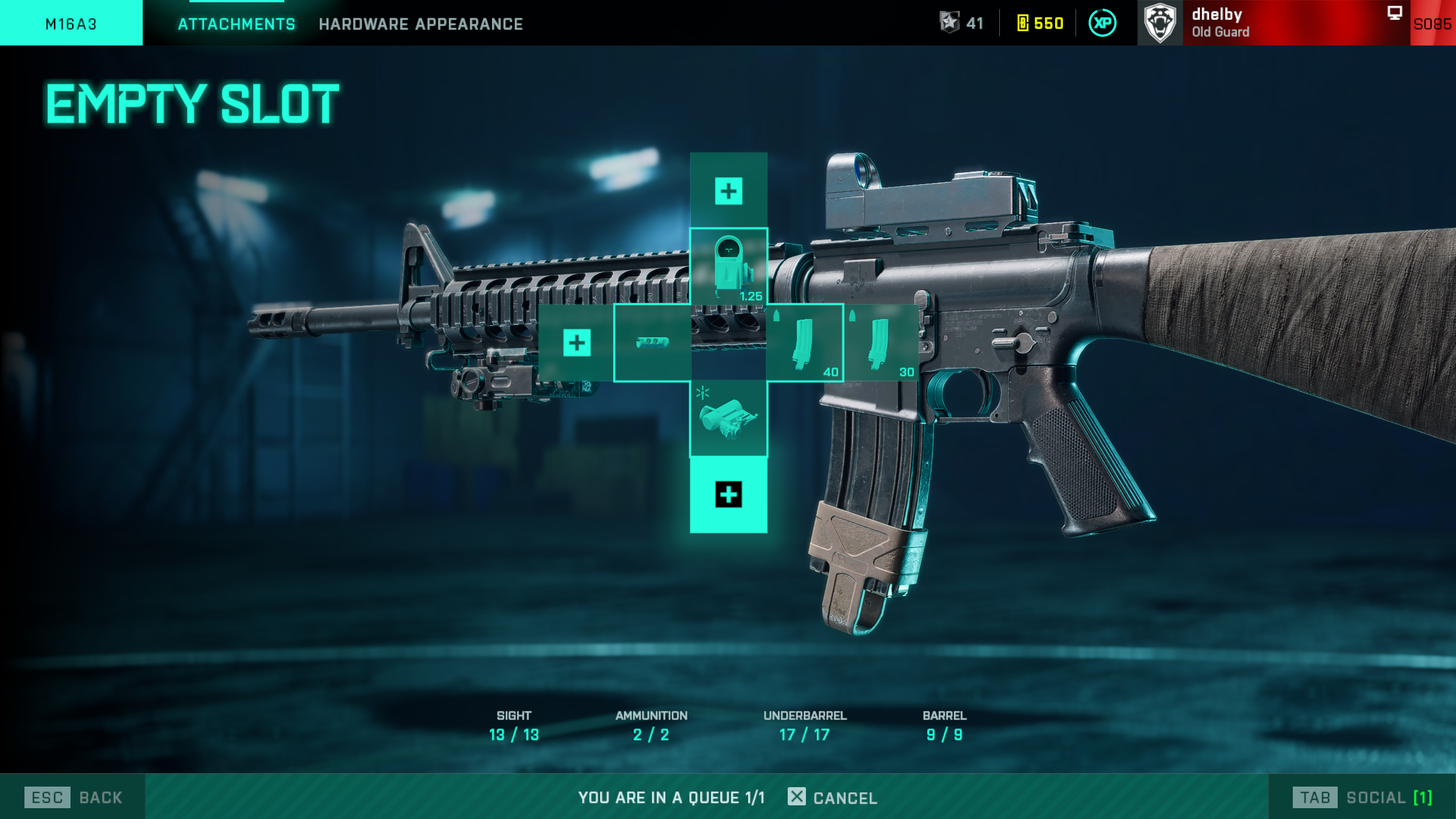Go back with the Back button
Viewport: 1456px width, 819px height.
74,797
